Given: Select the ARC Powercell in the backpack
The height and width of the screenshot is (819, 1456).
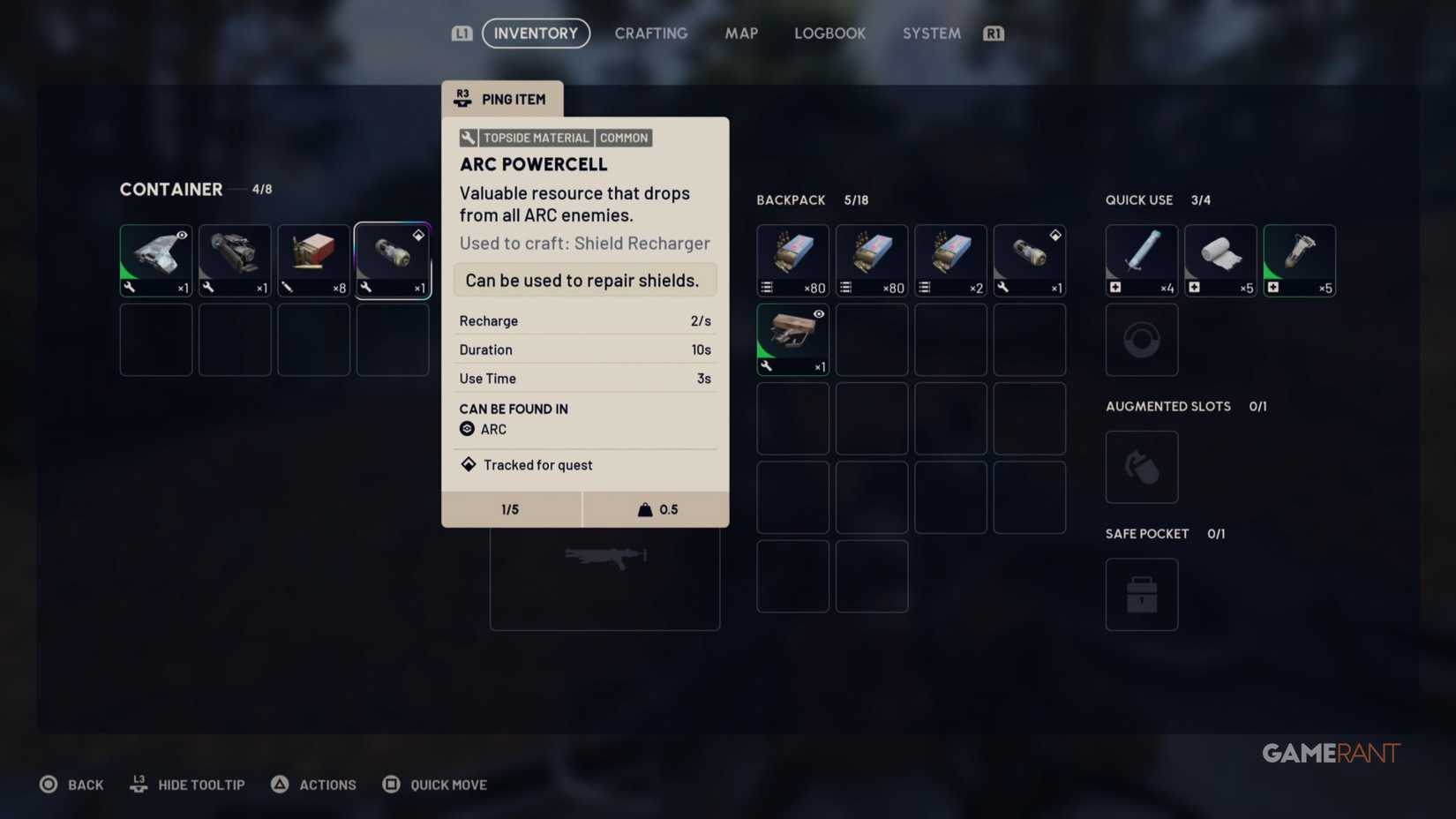Looking at the screenshot, I should pos(1029,259).
